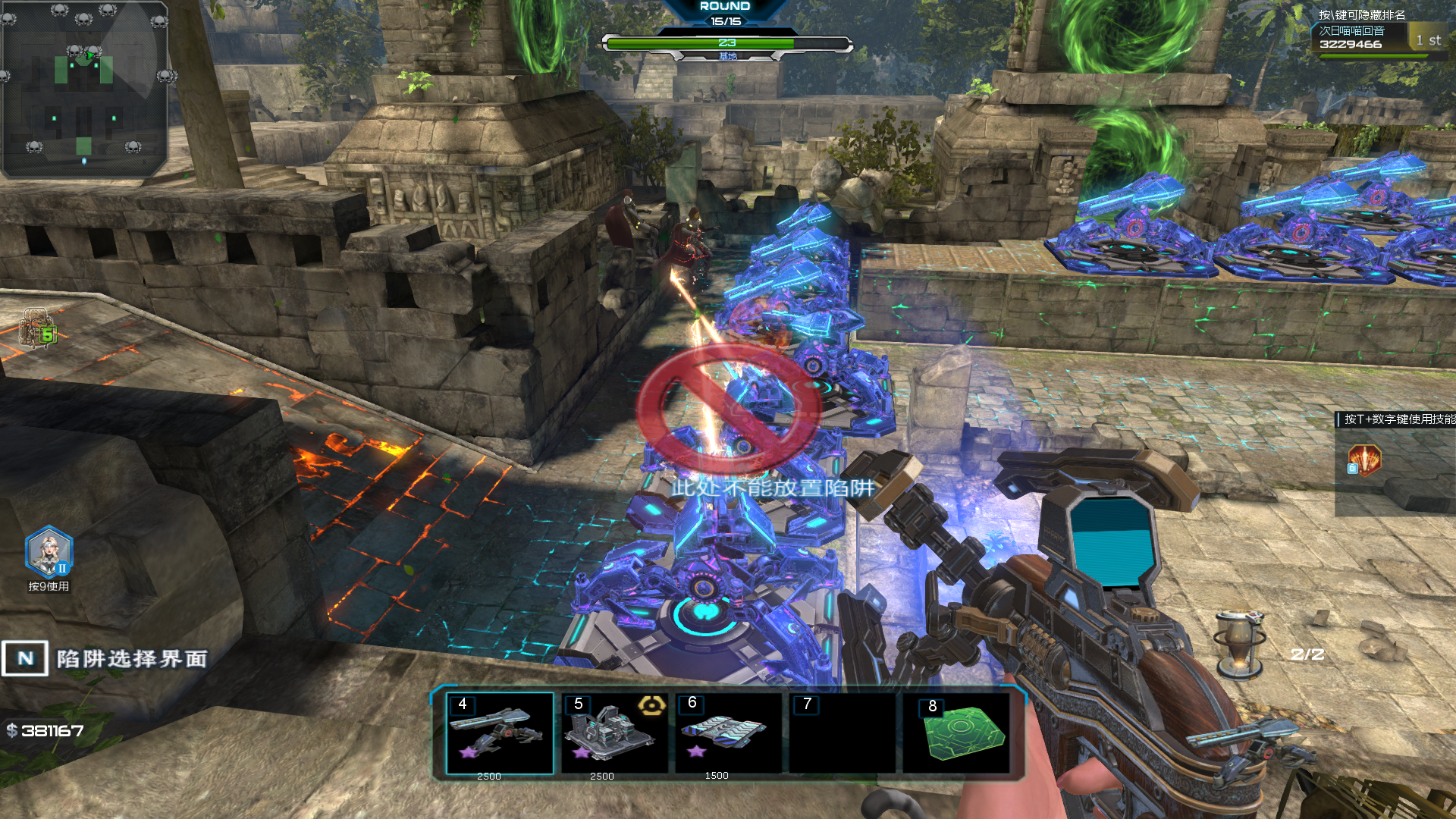Select trap slot 4 turret costing 2500
Image resolution: width=1456 pixels, height=819 pixels.
click(499, 734)
